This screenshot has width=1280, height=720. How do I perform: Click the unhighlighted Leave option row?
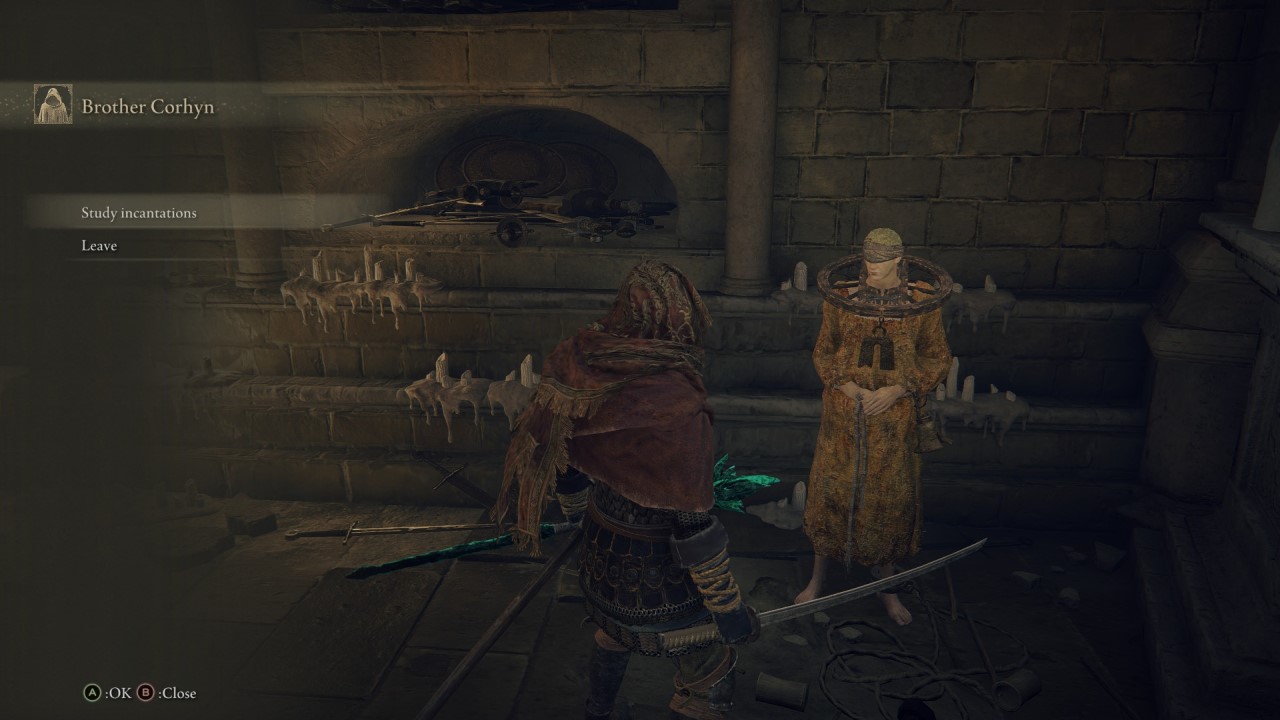[x=98, y=245]
